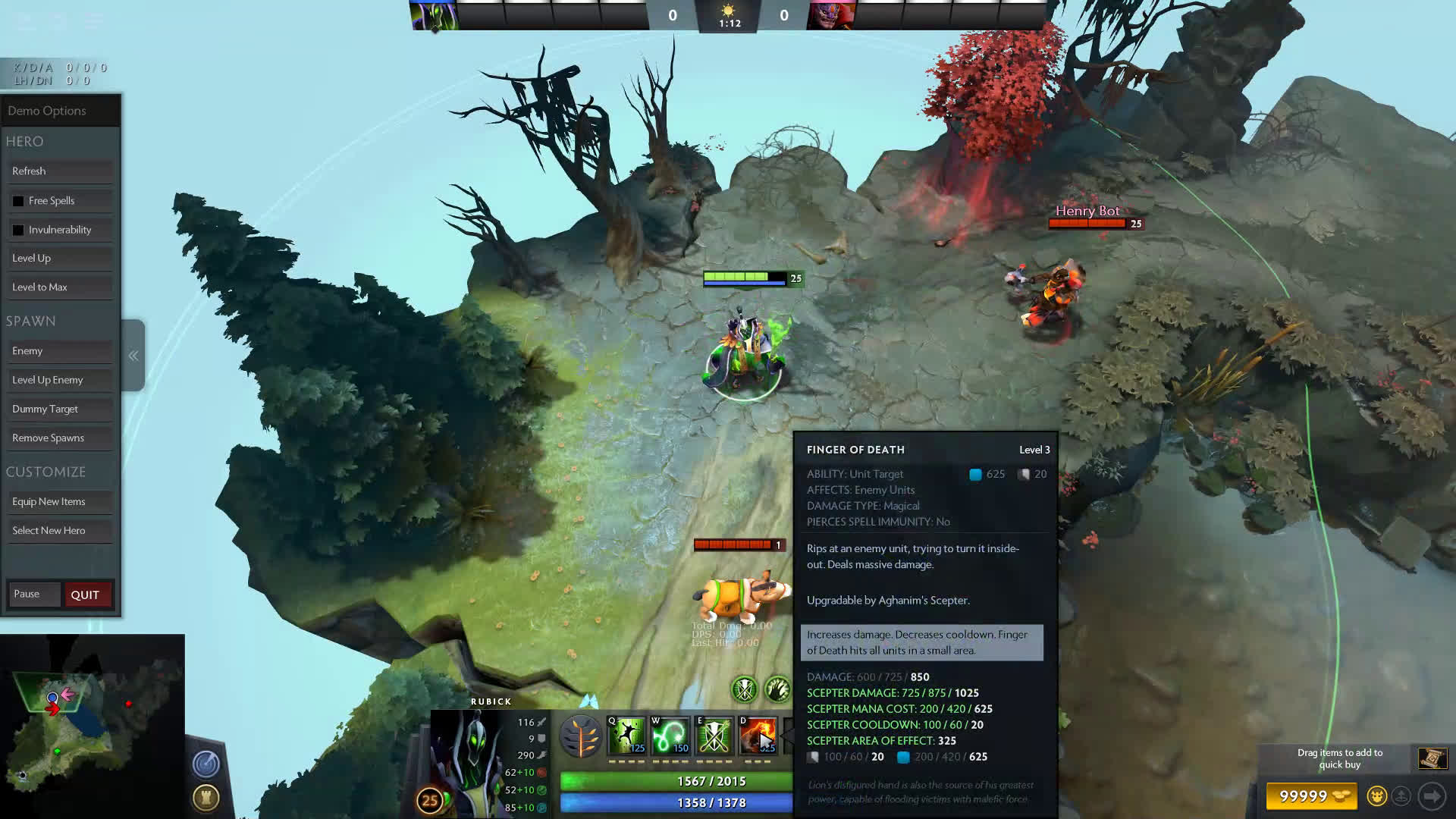Toggle the Free Spells checkbox
Viewport: 1456px width, 819px height.
[x=18, y=201]
